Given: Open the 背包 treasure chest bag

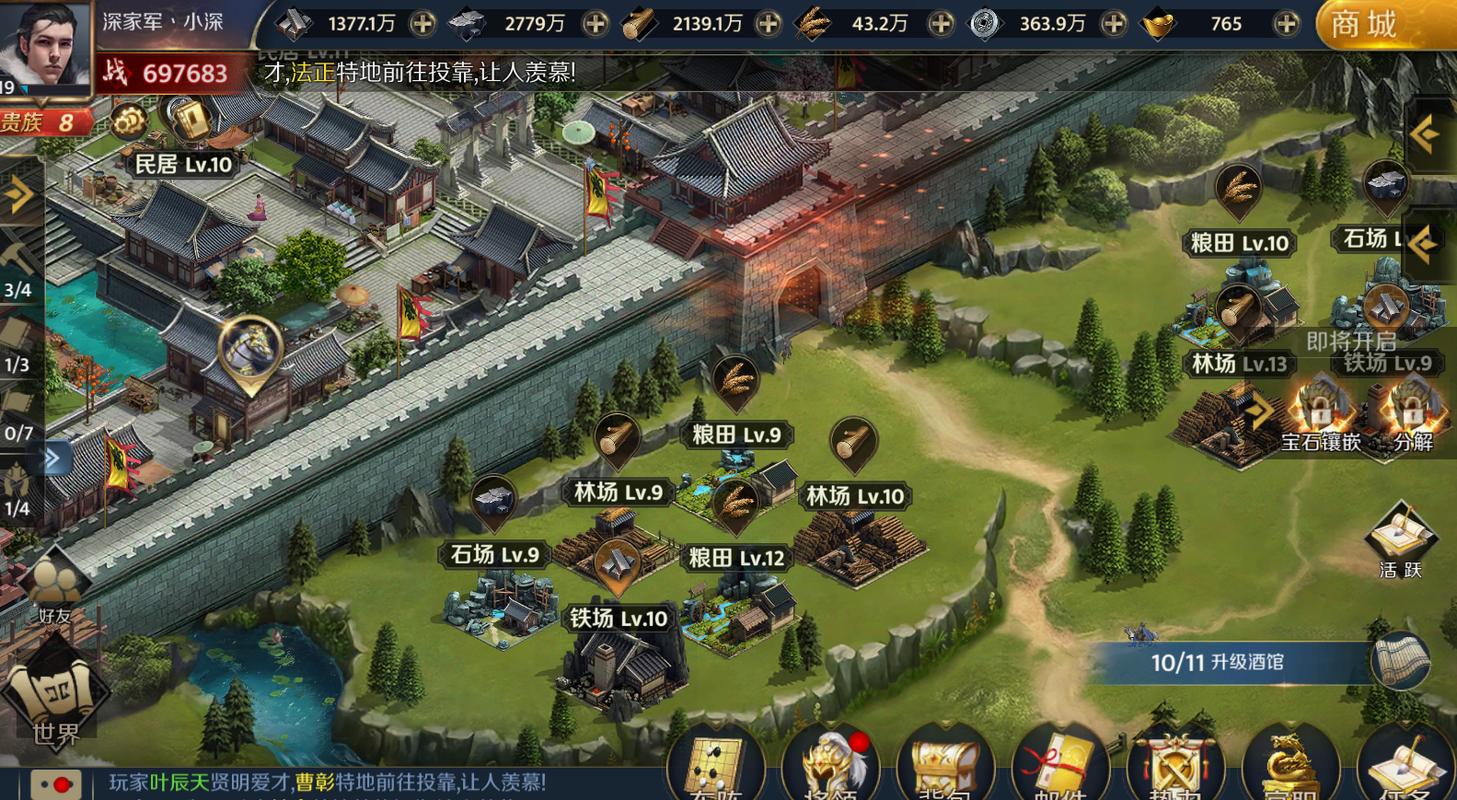Looking at the screenshot, I should (x=946, y=770).
